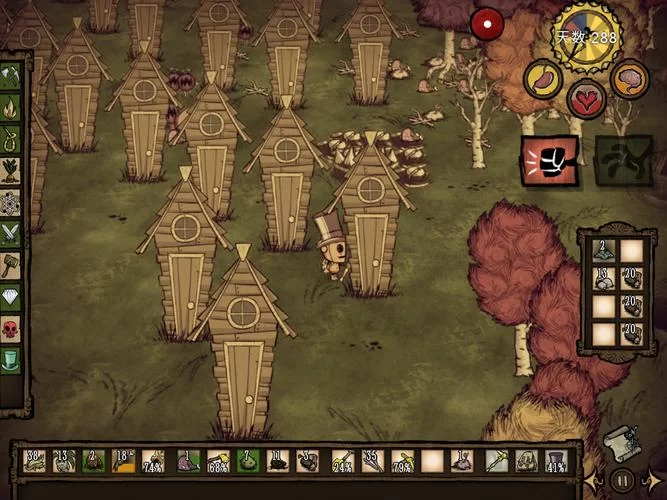Select the top backpack slot with count 2
This screenshot has width=667, height=500.
pyautogui.click(x=602, y=250)
